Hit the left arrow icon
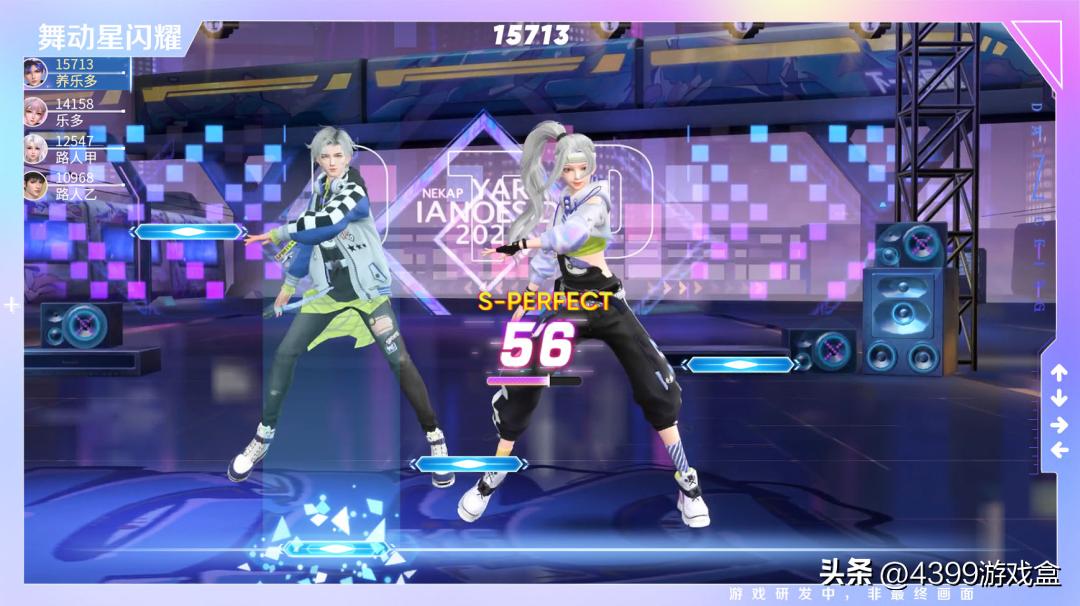Screen dimensions: 1080x606 (x=1059, y=450)
